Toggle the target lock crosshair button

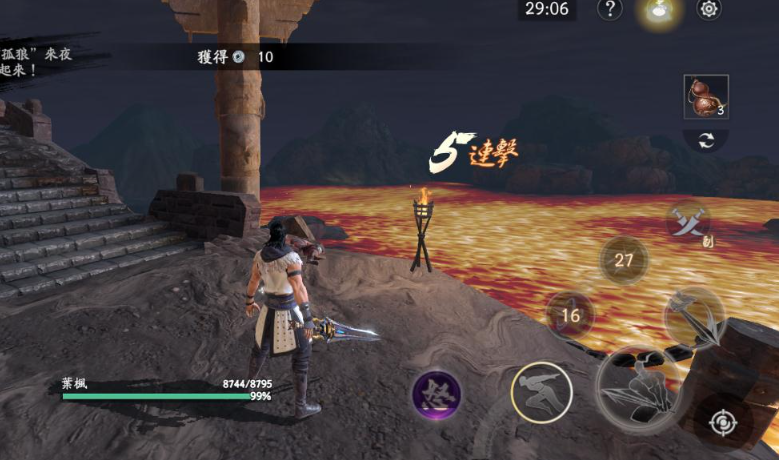pos(722,423)
